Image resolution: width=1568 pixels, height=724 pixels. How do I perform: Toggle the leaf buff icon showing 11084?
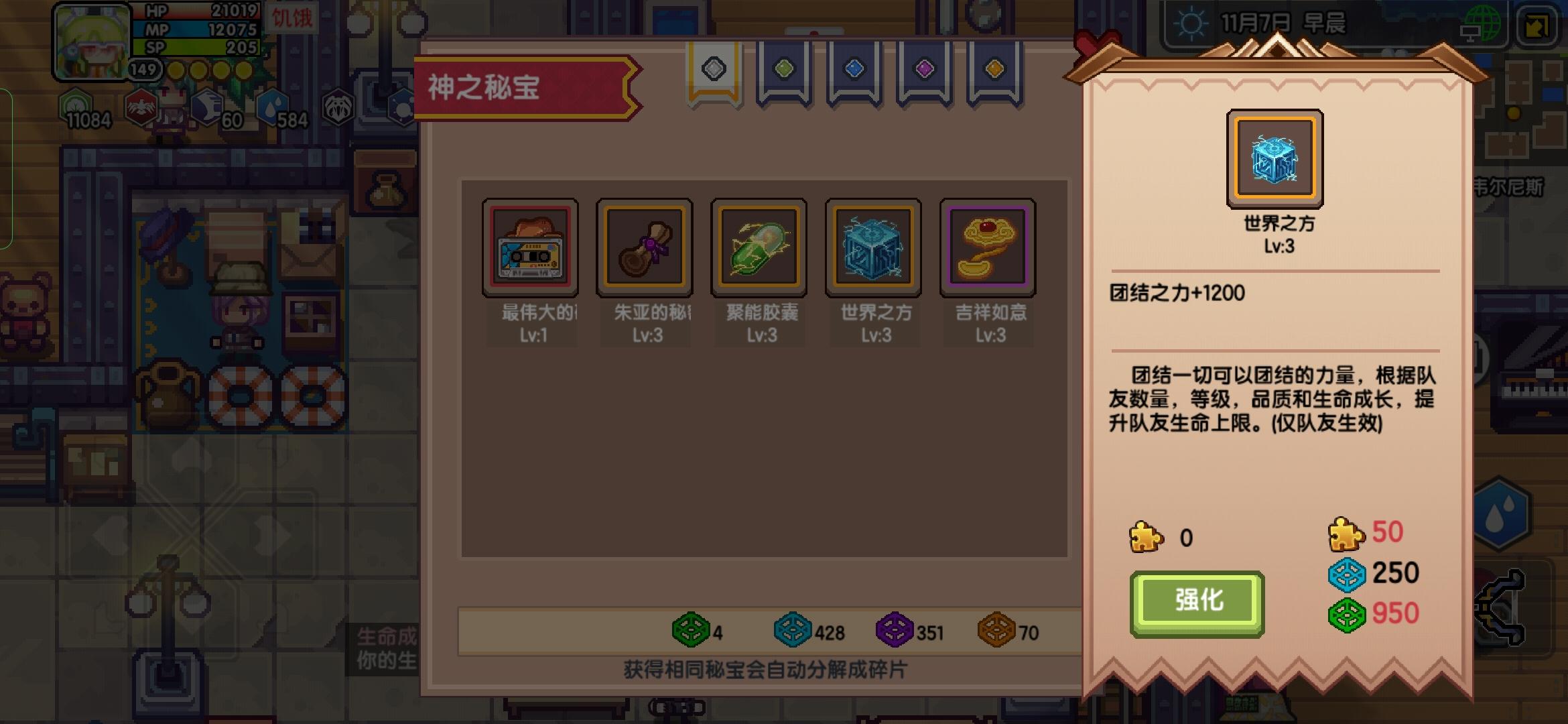77,106
